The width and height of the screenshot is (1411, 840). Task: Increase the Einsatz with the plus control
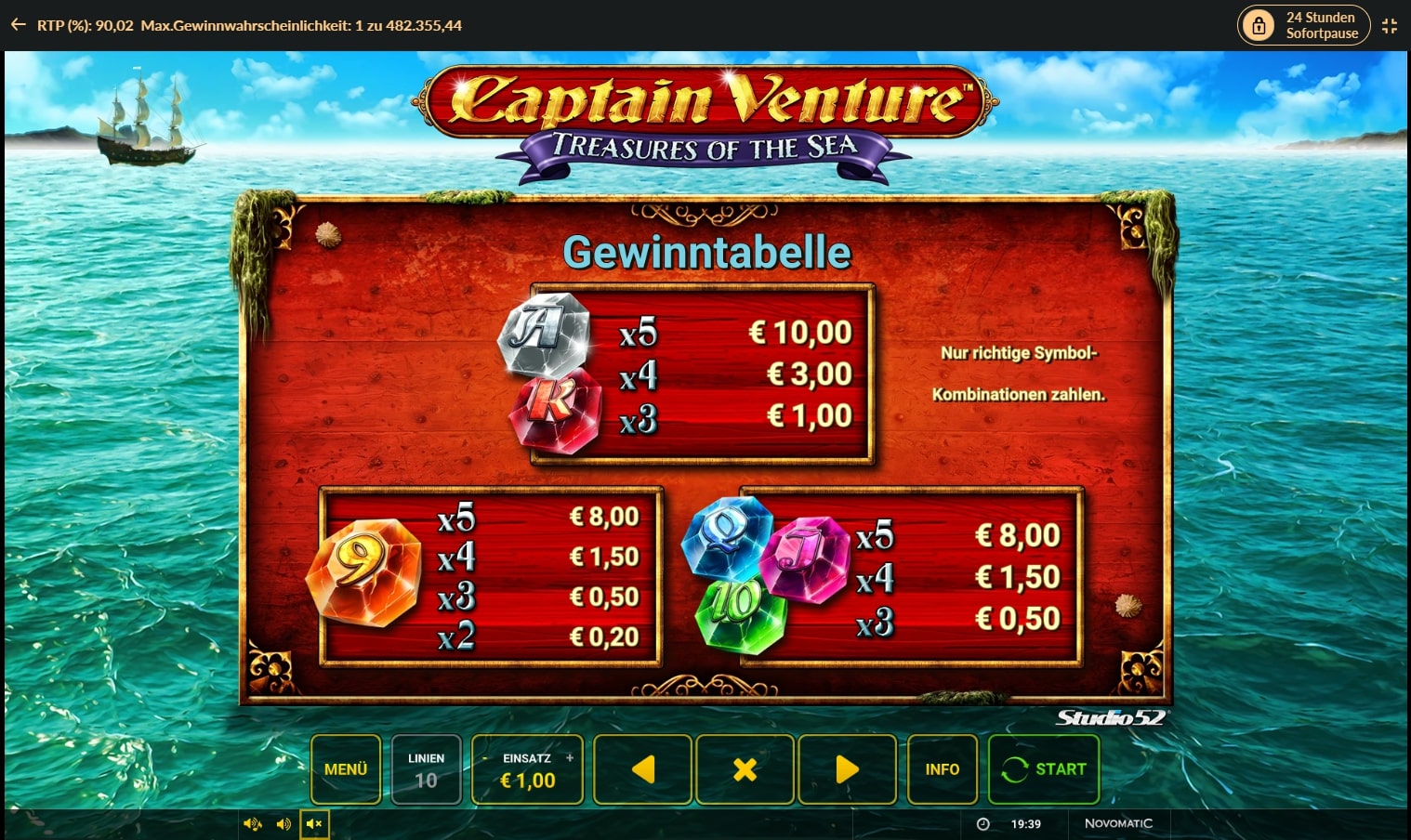click(569, 758)
